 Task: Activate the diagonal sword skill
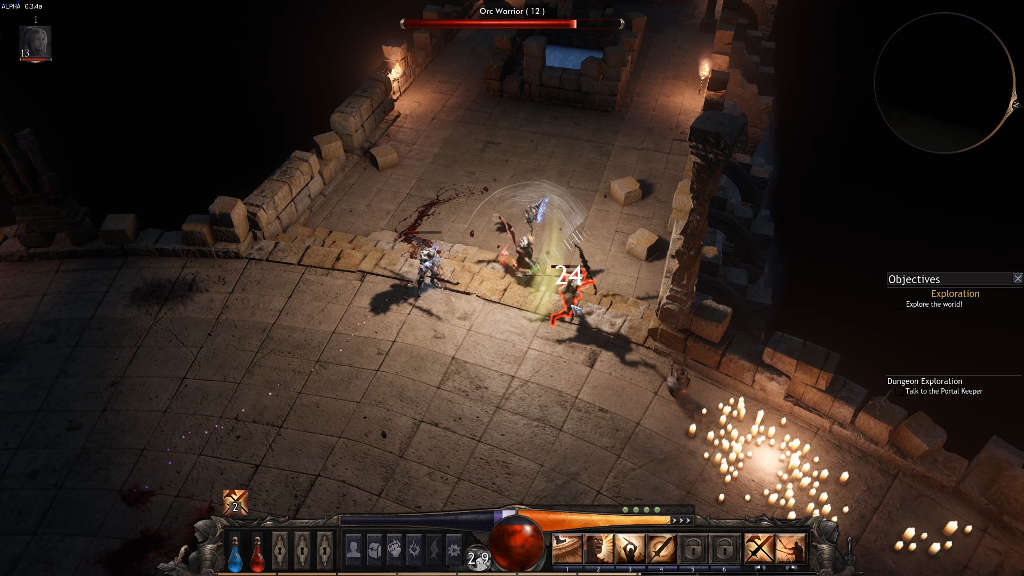pos(661,548)
